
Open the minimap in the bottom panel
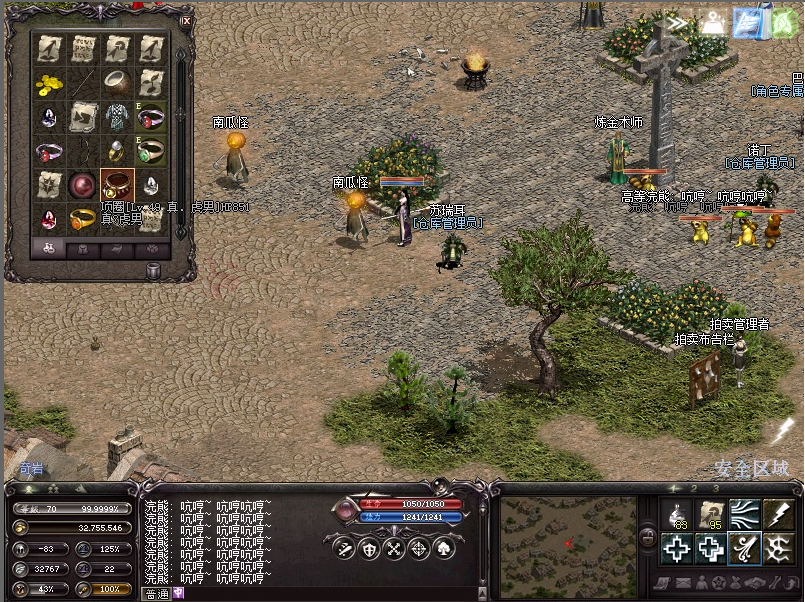tap(569, 540)
